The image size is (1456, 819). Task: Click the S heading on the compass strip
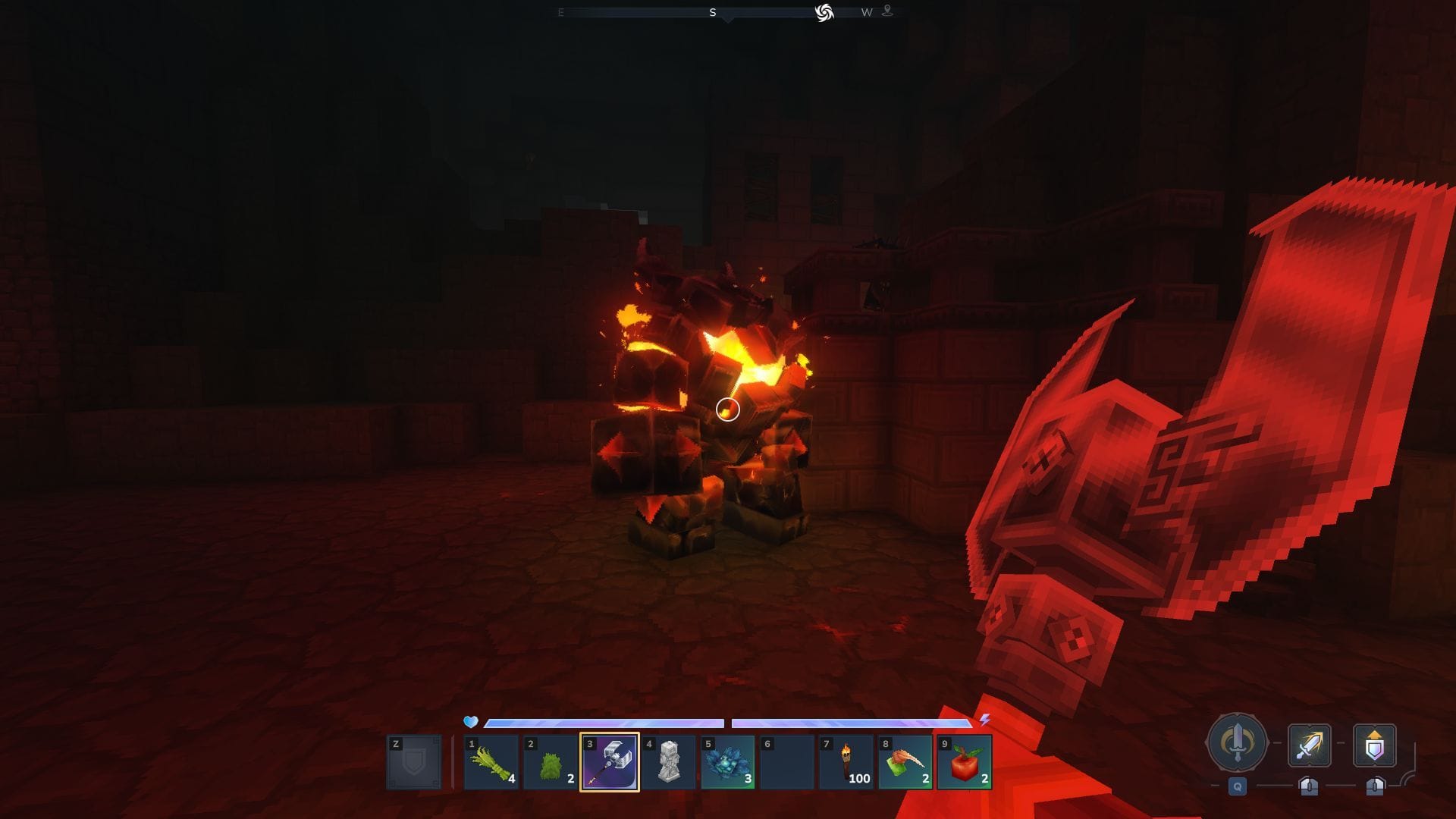tap(713, 12)
